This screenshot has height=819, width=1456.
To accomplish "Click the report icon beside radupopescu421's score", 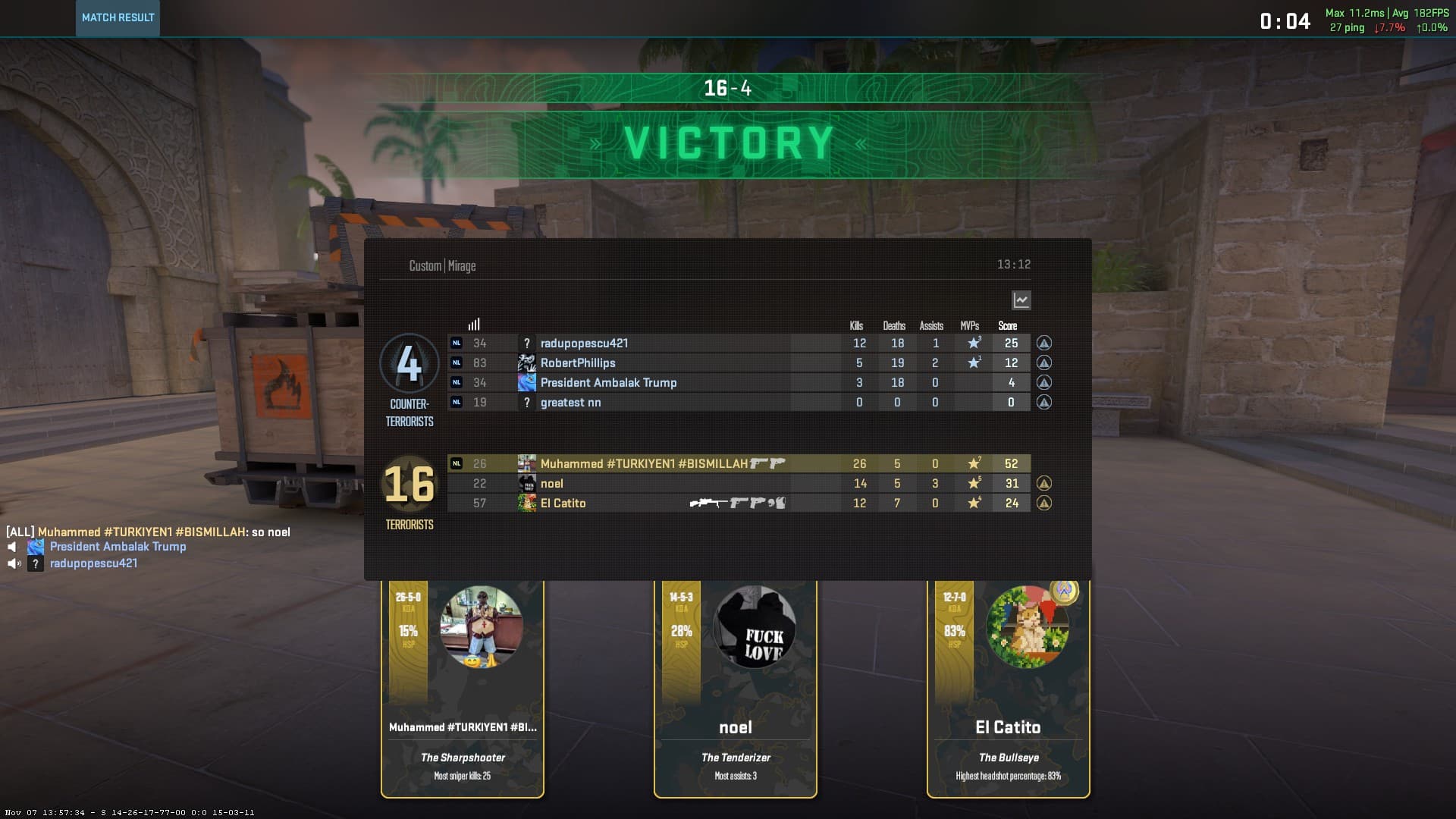I will point(1044,344).
